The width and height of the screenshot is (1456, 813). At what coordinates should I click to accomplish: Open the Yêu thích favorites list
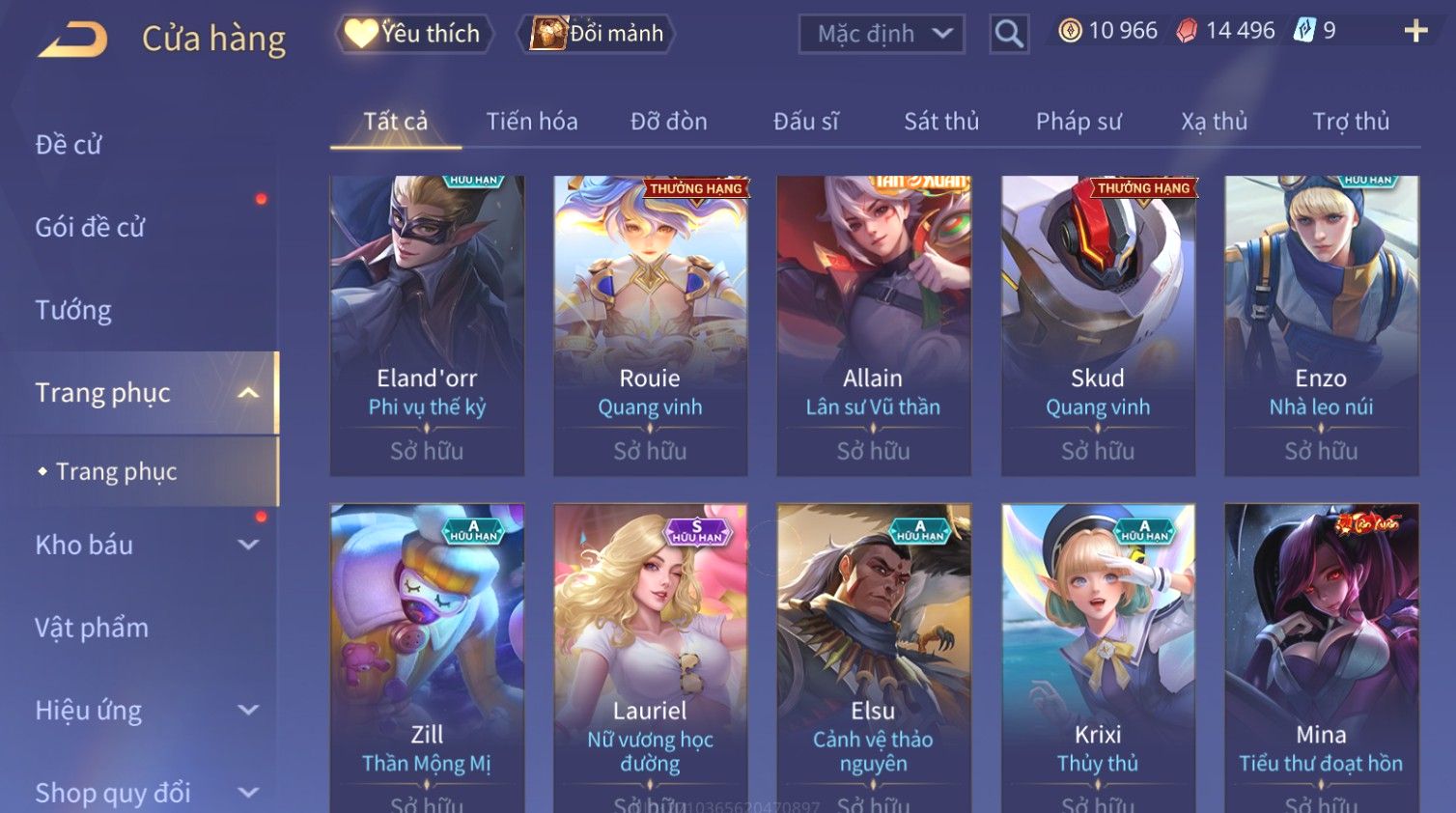(x=414, y=34)
